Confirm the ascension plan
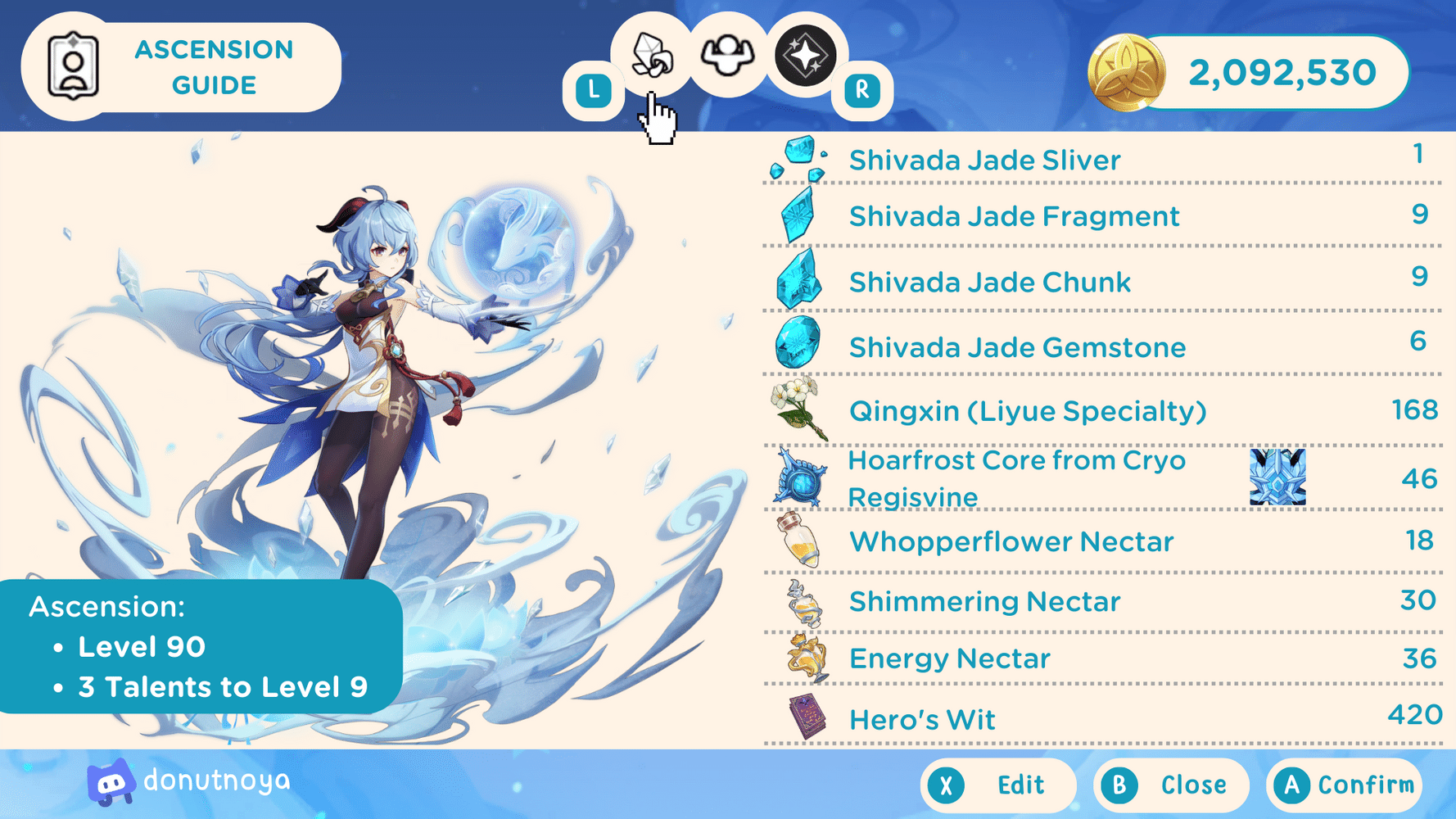The height and width of the screenshot is (819, 1456). [x=1343, y=784]
